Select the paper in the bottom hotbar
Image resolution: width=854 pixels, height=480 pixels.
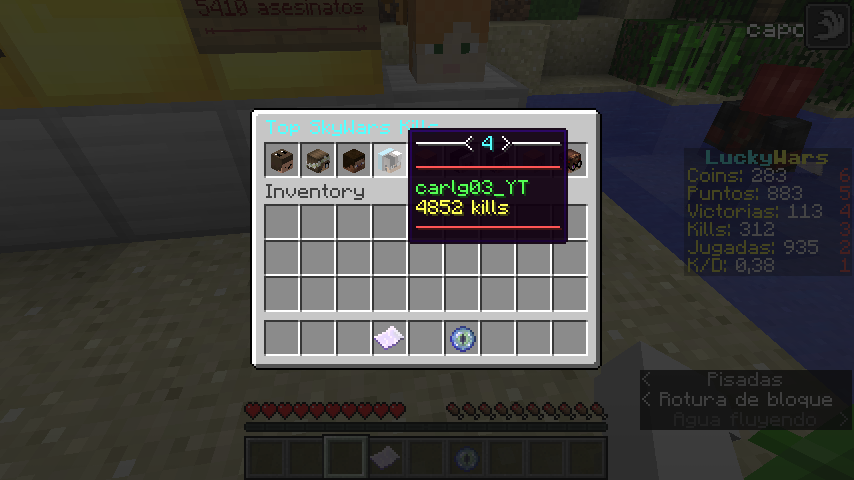coord(382,458)
